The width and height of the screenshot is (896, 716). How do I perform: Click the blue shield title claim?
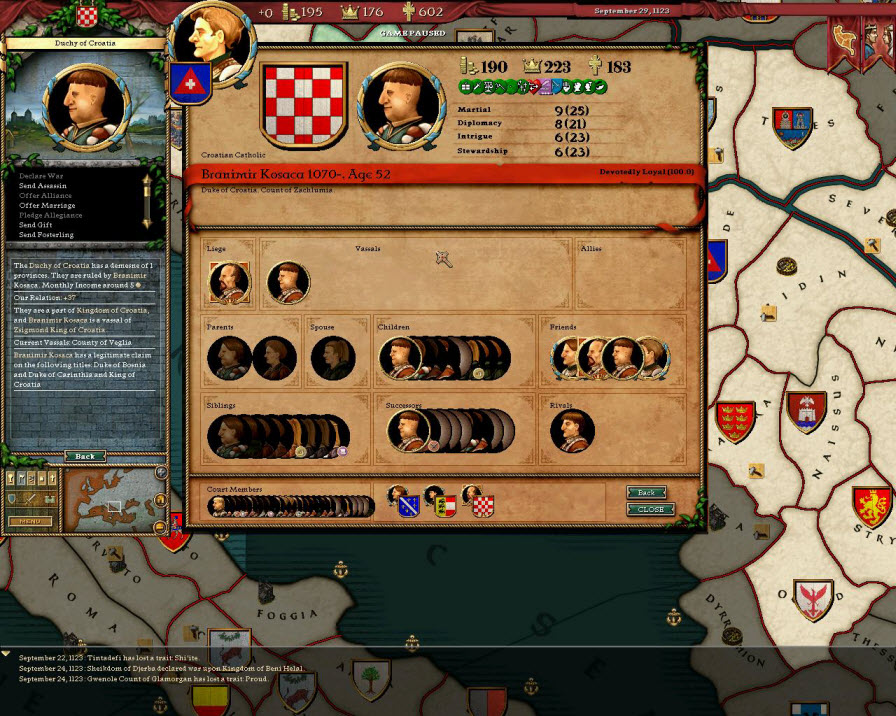pyautogui.click(x=408, y=505)
